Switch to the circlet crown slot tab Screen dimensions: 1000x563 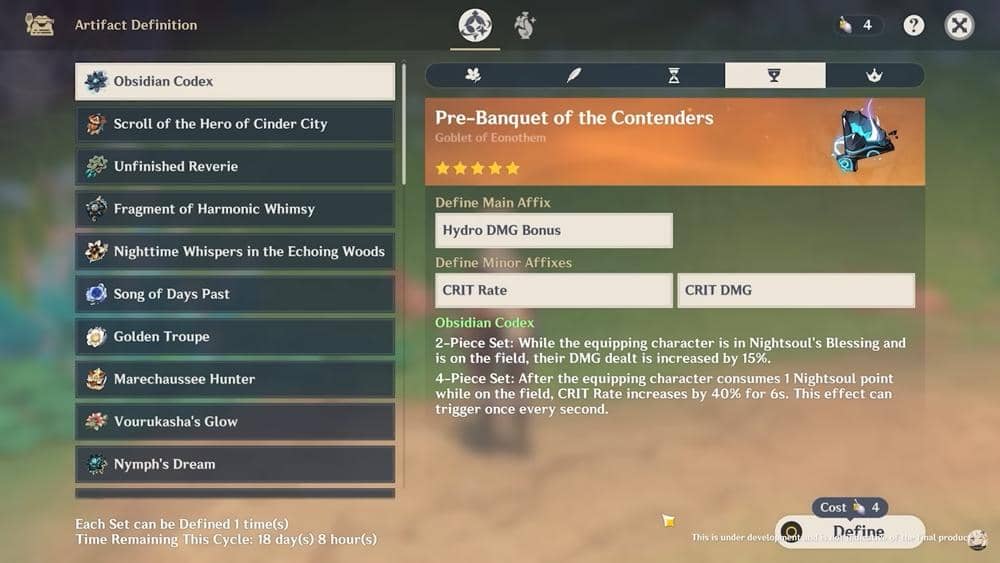[874, 75]
